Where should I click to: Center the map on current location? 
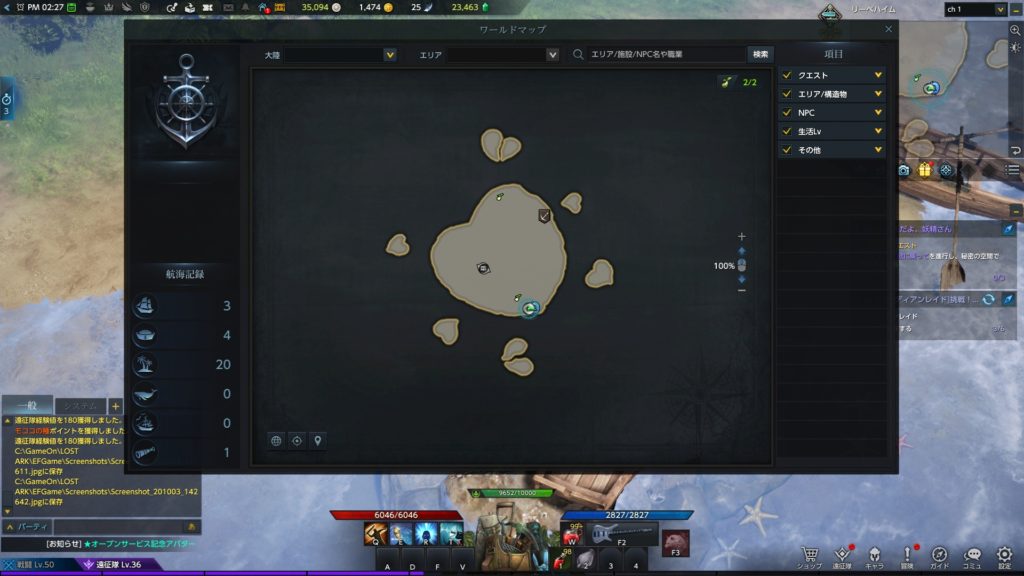click(297, 440)
